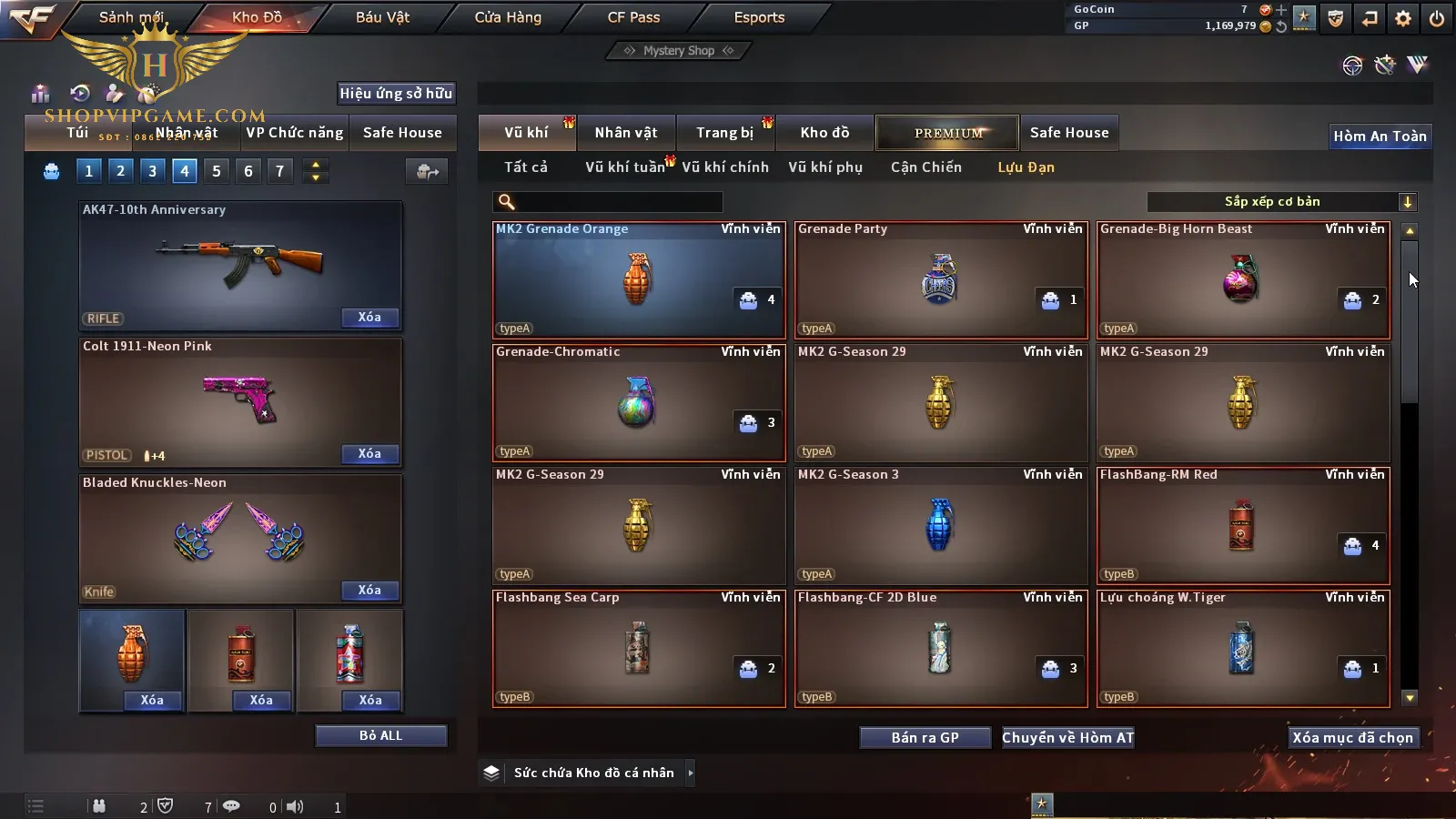Open the Mystery Shop
The image size is (1456, 819).
point(679,51)
